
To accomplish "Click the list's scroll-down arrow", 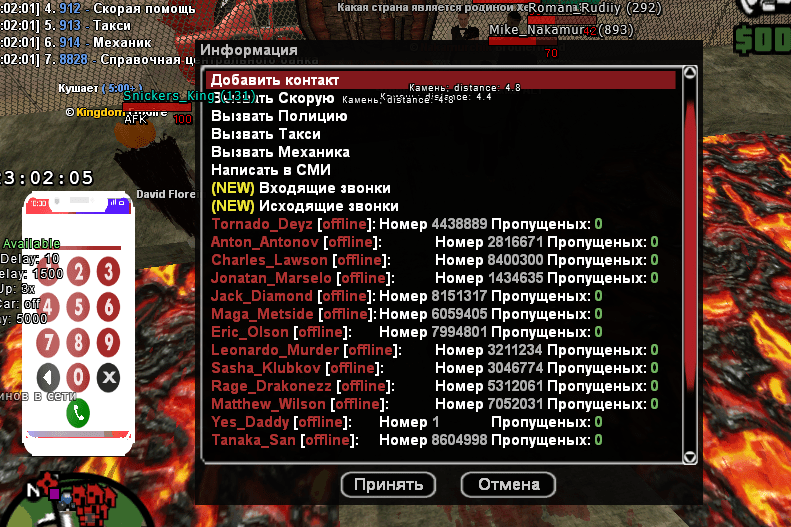I will point(689,457).
